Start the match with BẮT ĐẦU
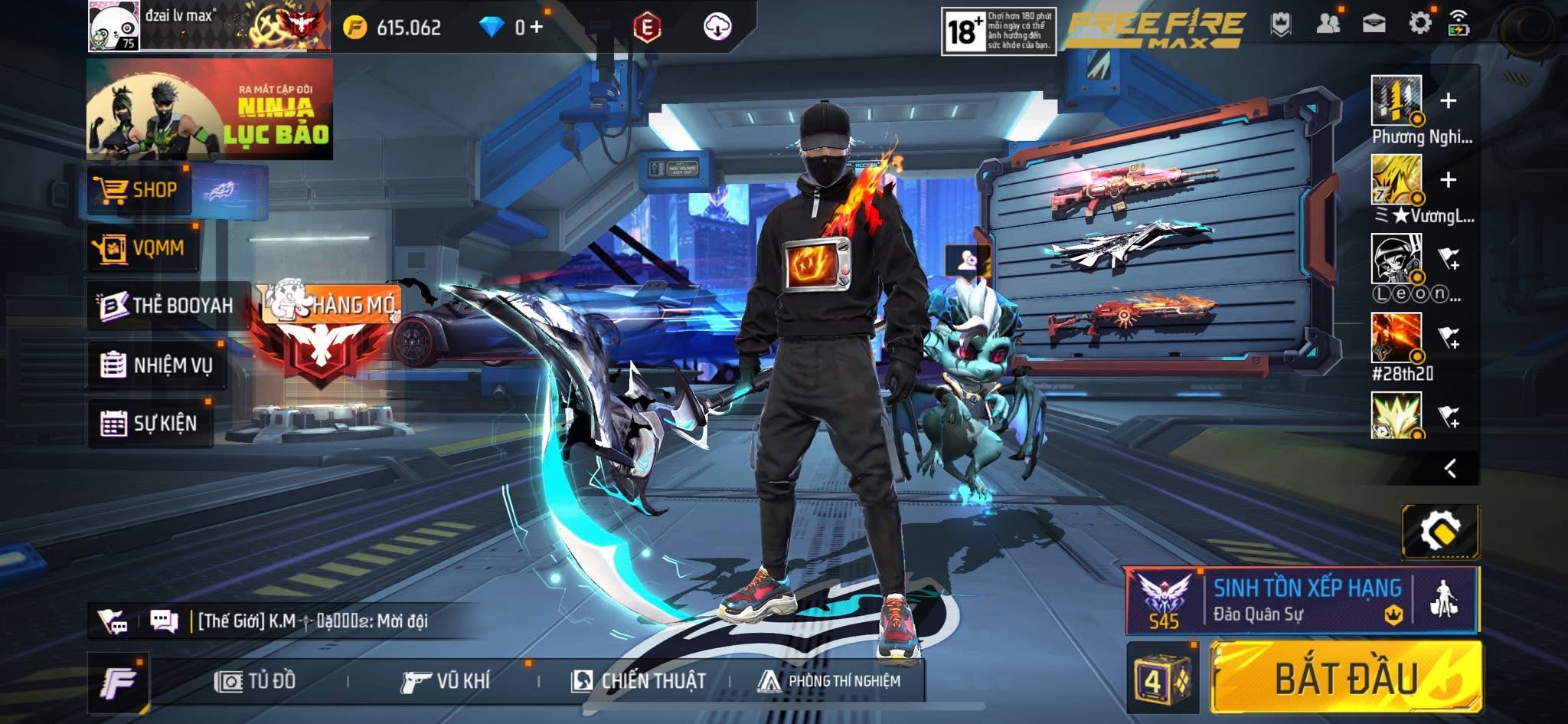 [x=1346, y=678]
